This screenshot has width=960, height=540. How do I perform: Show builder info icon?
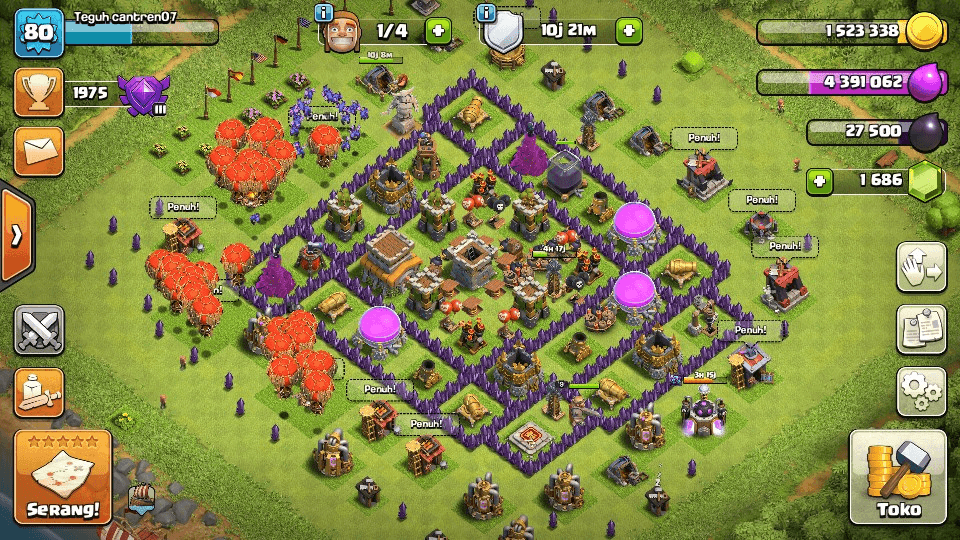323,13
